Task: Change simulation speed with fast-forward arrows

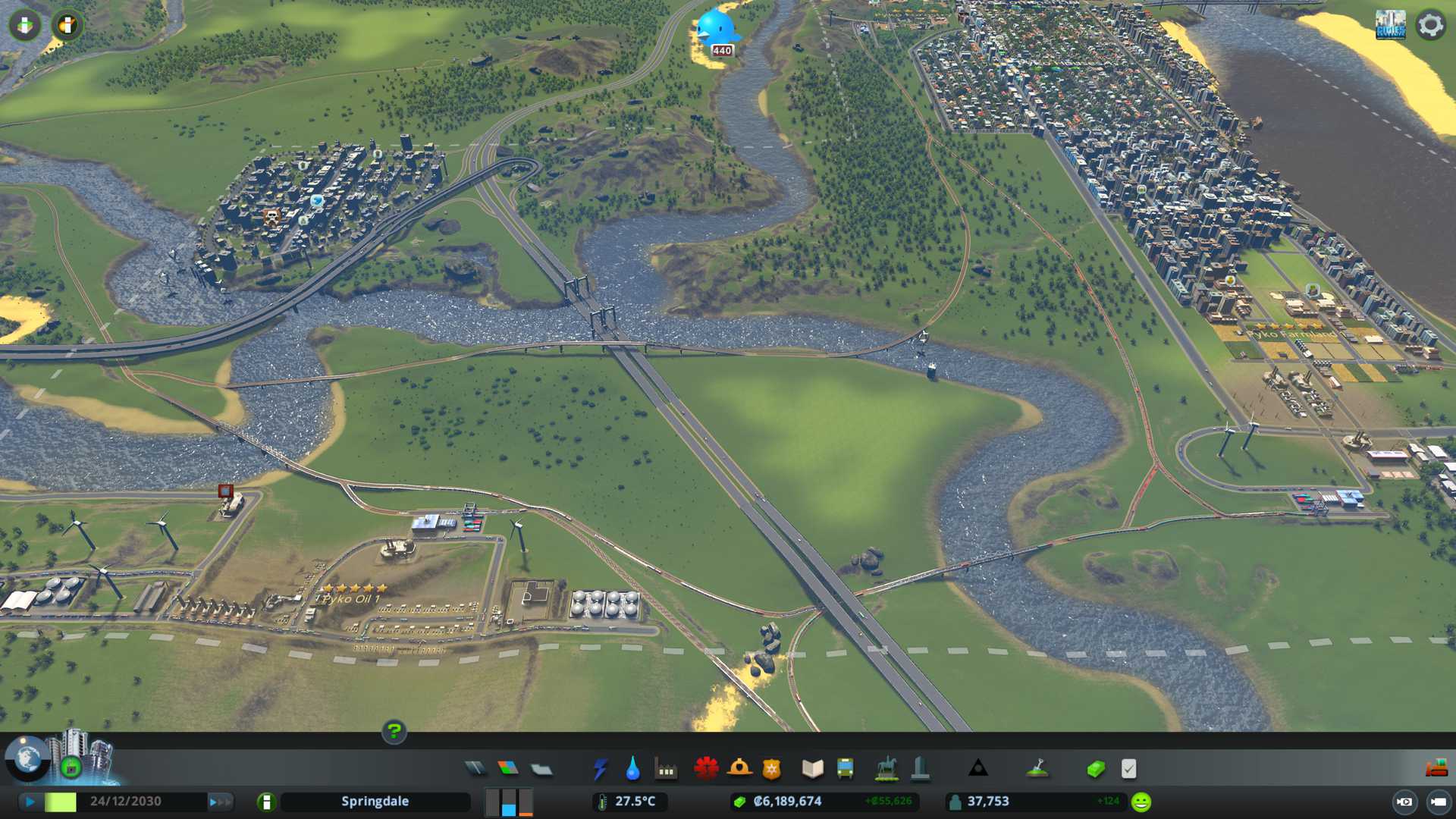Action: pyautogui.click(x=218, y=802)
